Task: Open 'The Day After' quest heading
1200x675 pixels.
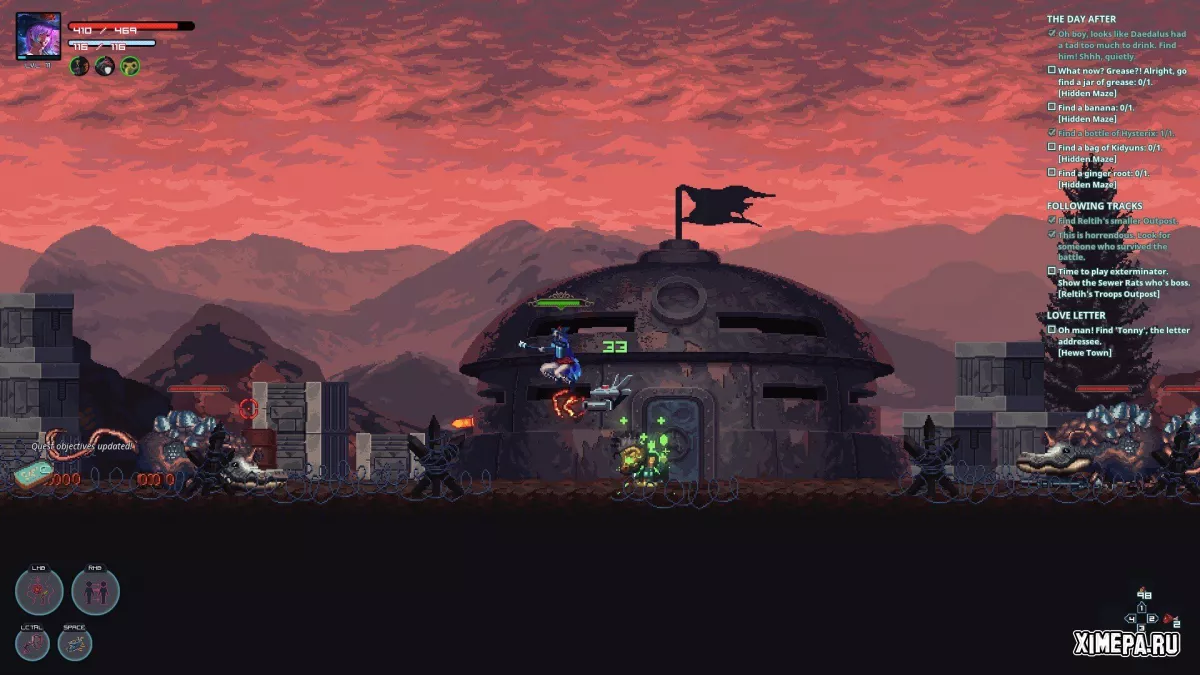Action: coord(1081,19)
